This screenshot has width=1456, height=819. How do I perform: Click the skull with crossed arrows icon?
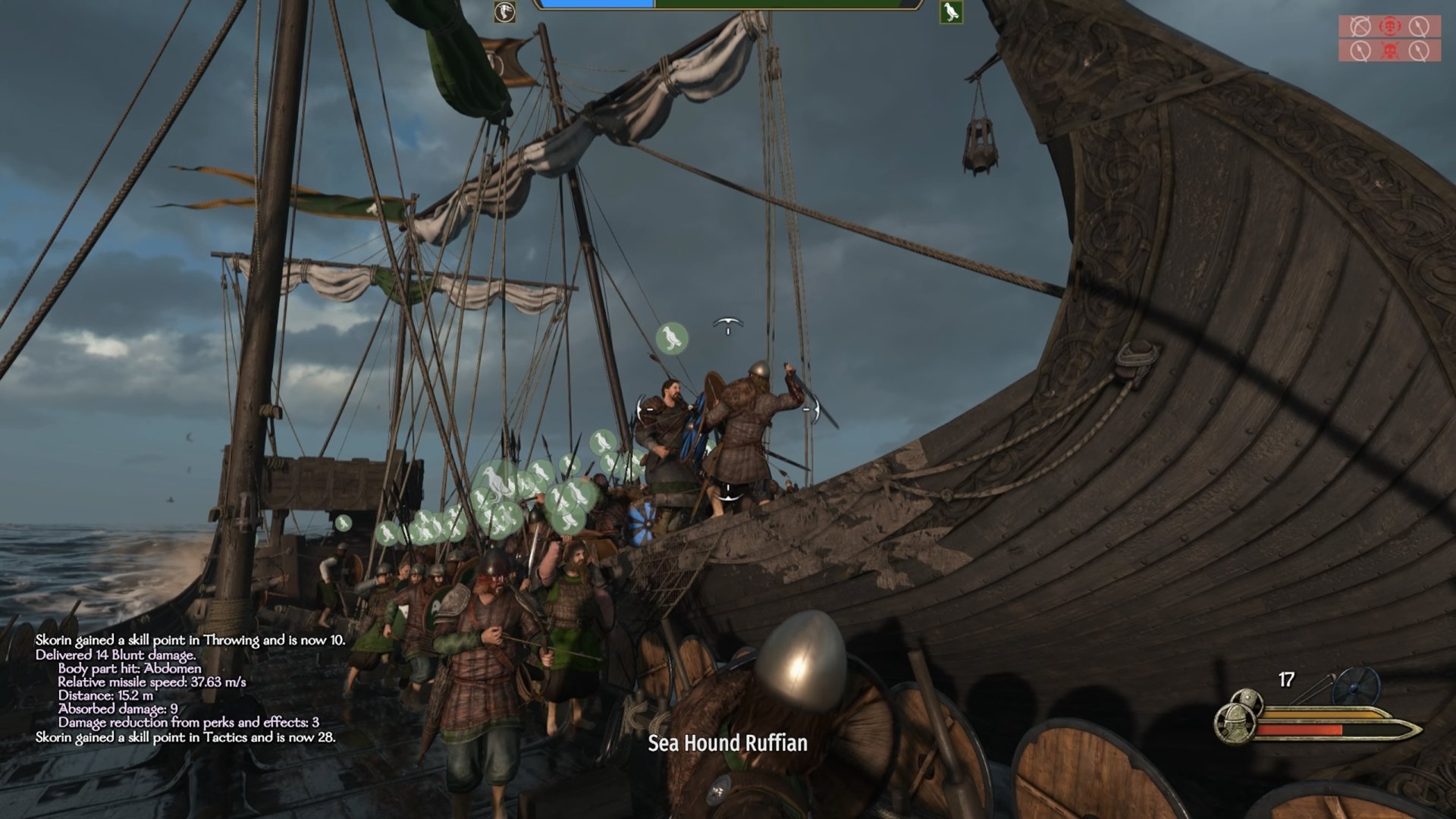(x=1390, y=51)
